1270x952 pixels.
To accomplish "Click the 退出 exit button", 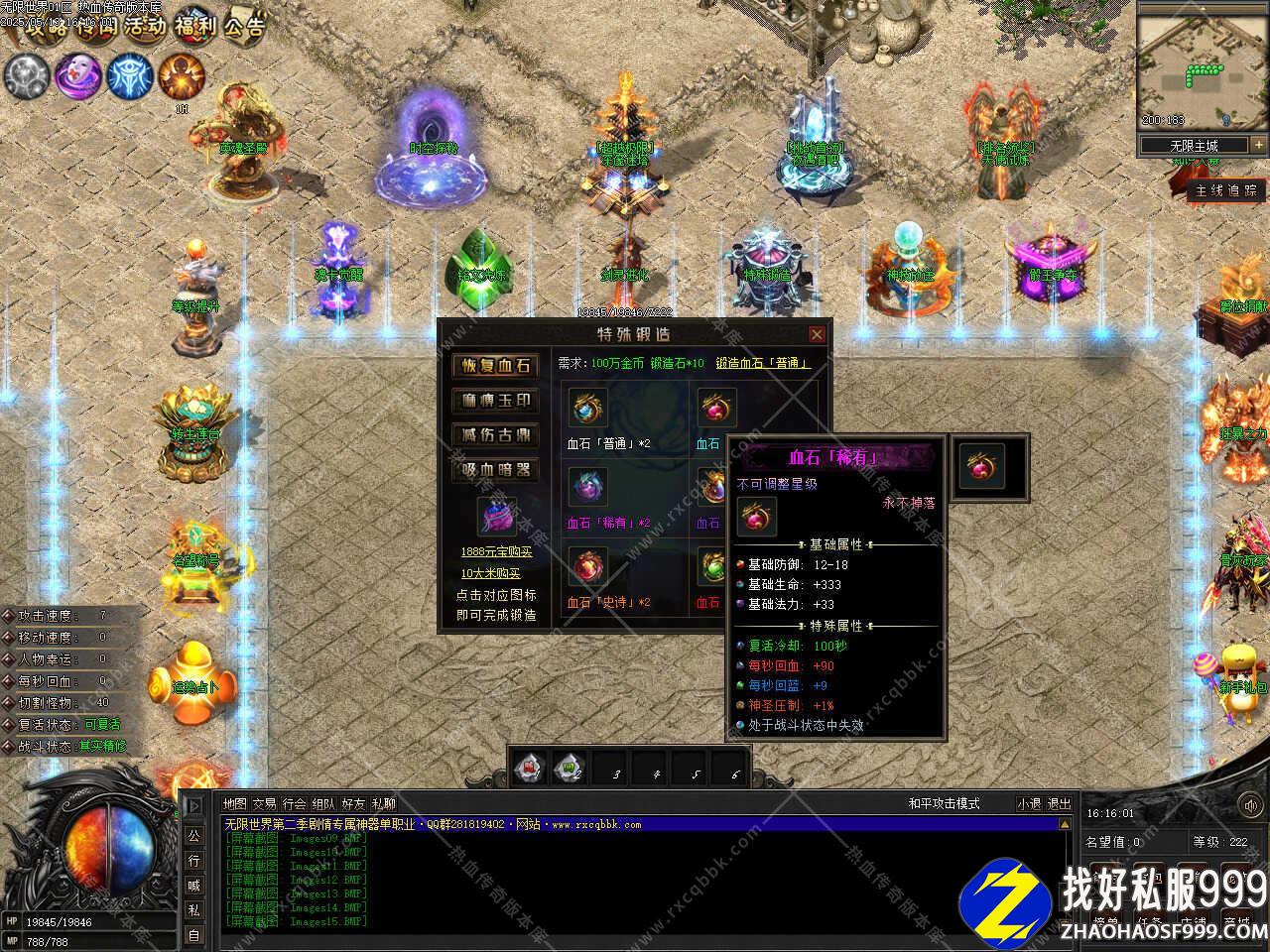I will 1060,804.
